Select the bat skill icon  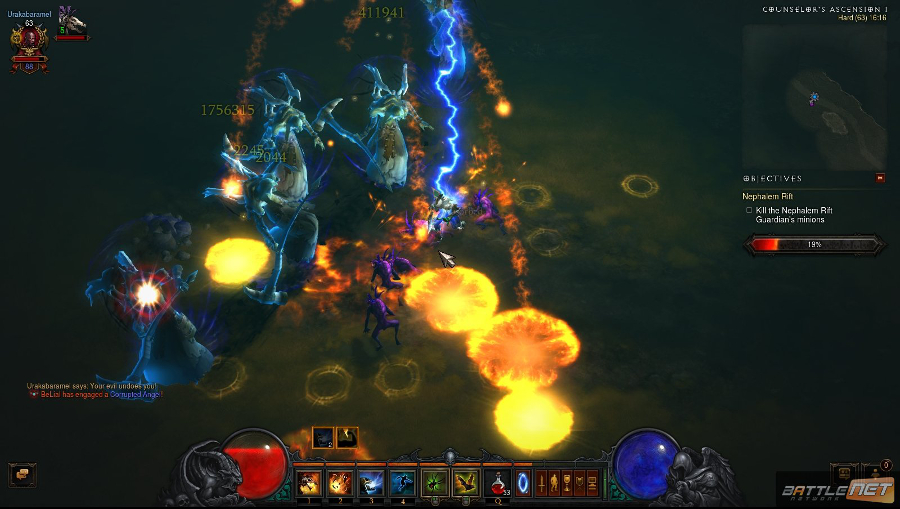(x=465, y=484)
